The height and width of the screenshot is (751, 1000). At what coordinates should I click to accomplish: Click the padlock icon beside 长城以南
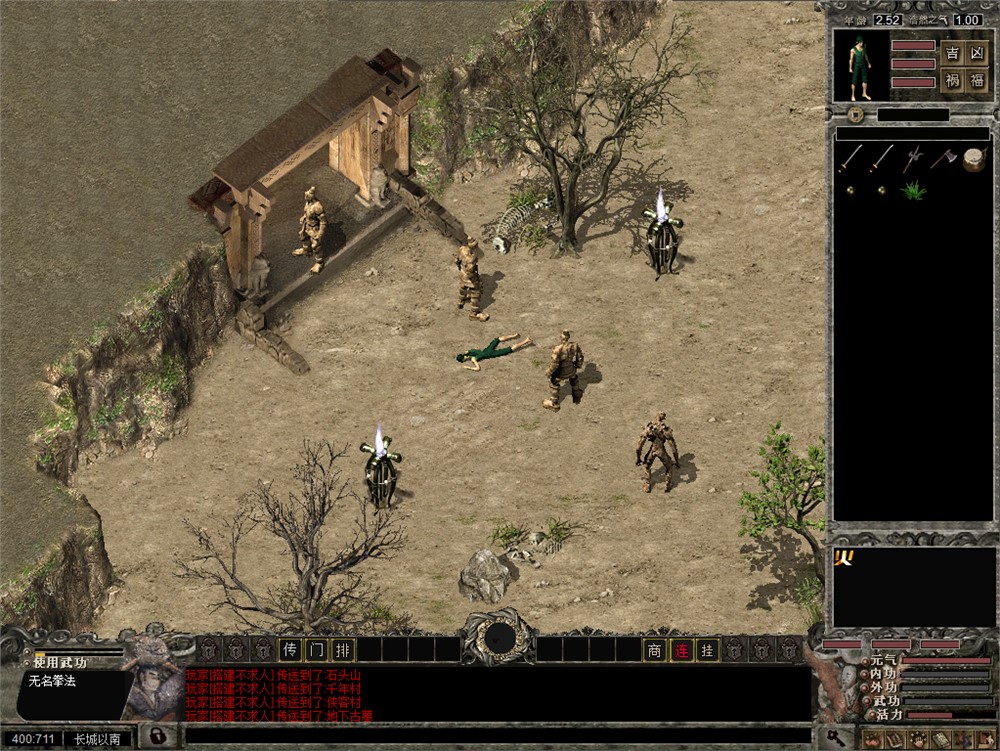(x=157, y=737)
